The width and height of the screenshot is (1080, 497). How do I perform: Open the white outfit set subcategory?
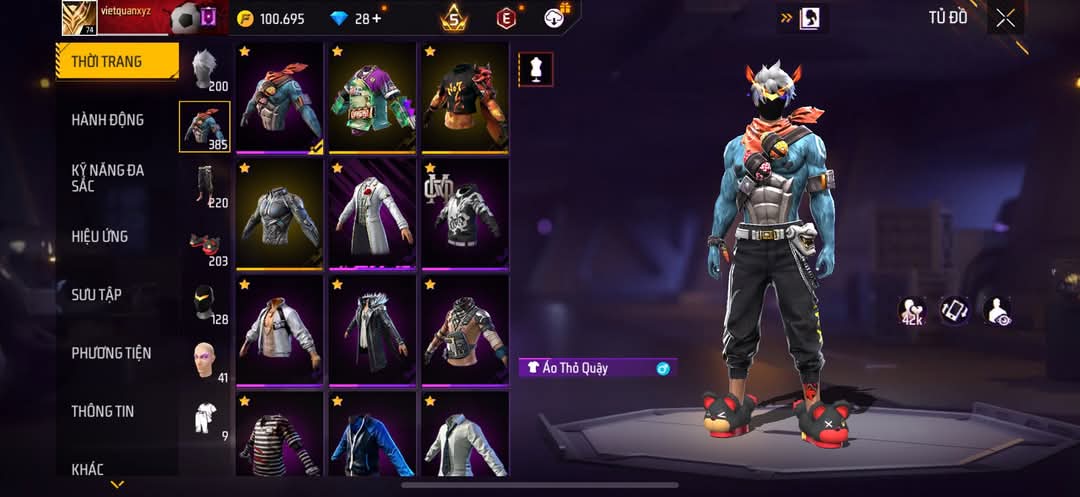pos(205,418)
